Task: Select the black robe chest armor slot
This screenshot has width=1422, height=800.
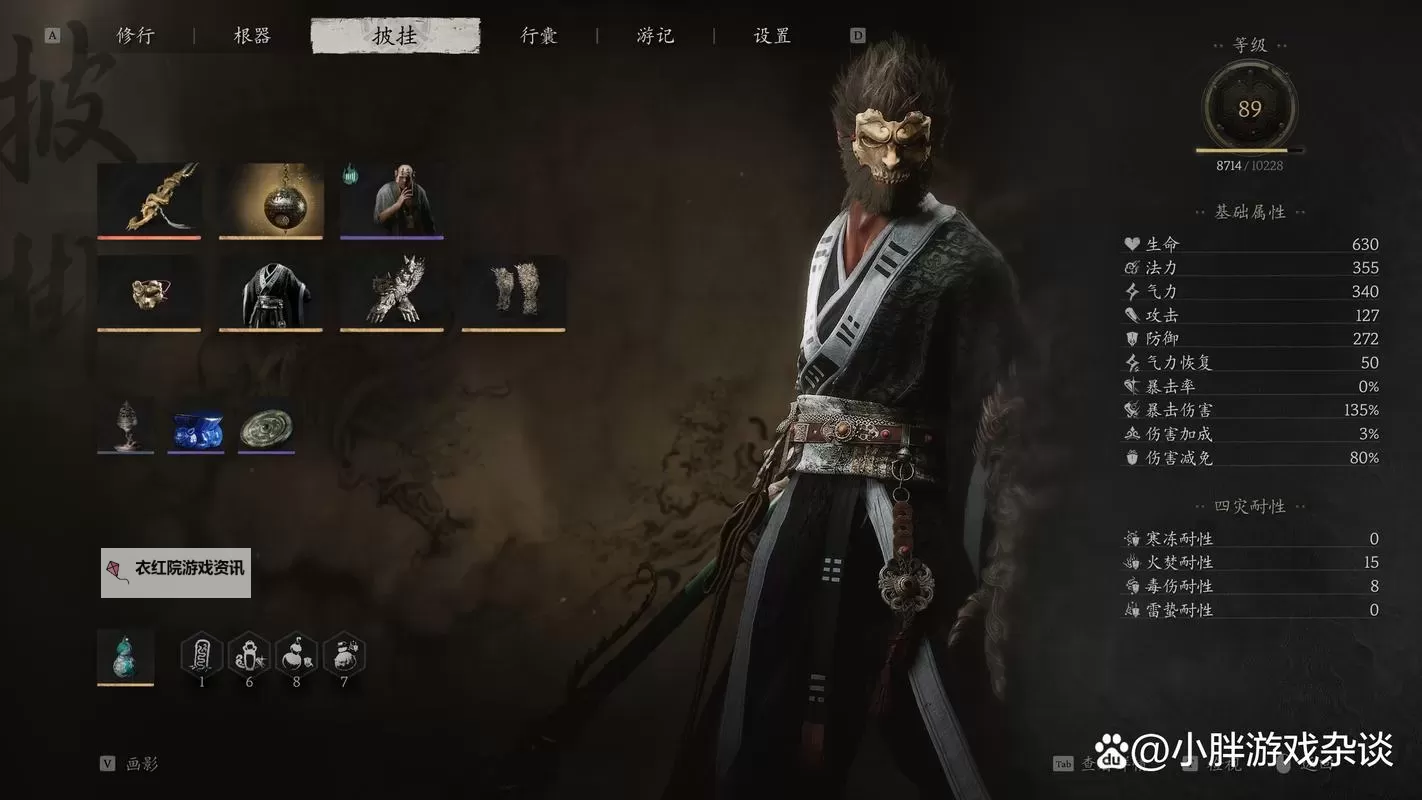Action: (x=269, y=292)
